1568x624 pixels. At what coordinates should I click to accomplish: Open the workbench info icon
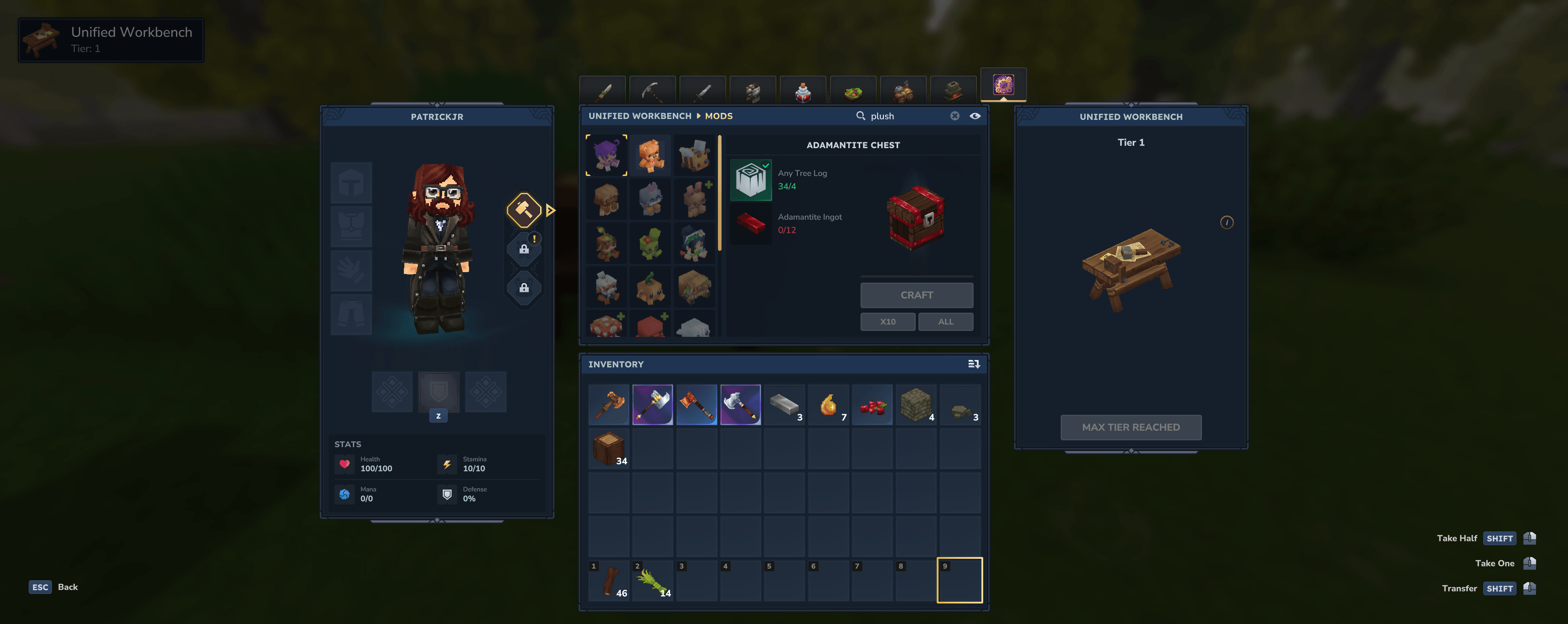point(1227,222)
